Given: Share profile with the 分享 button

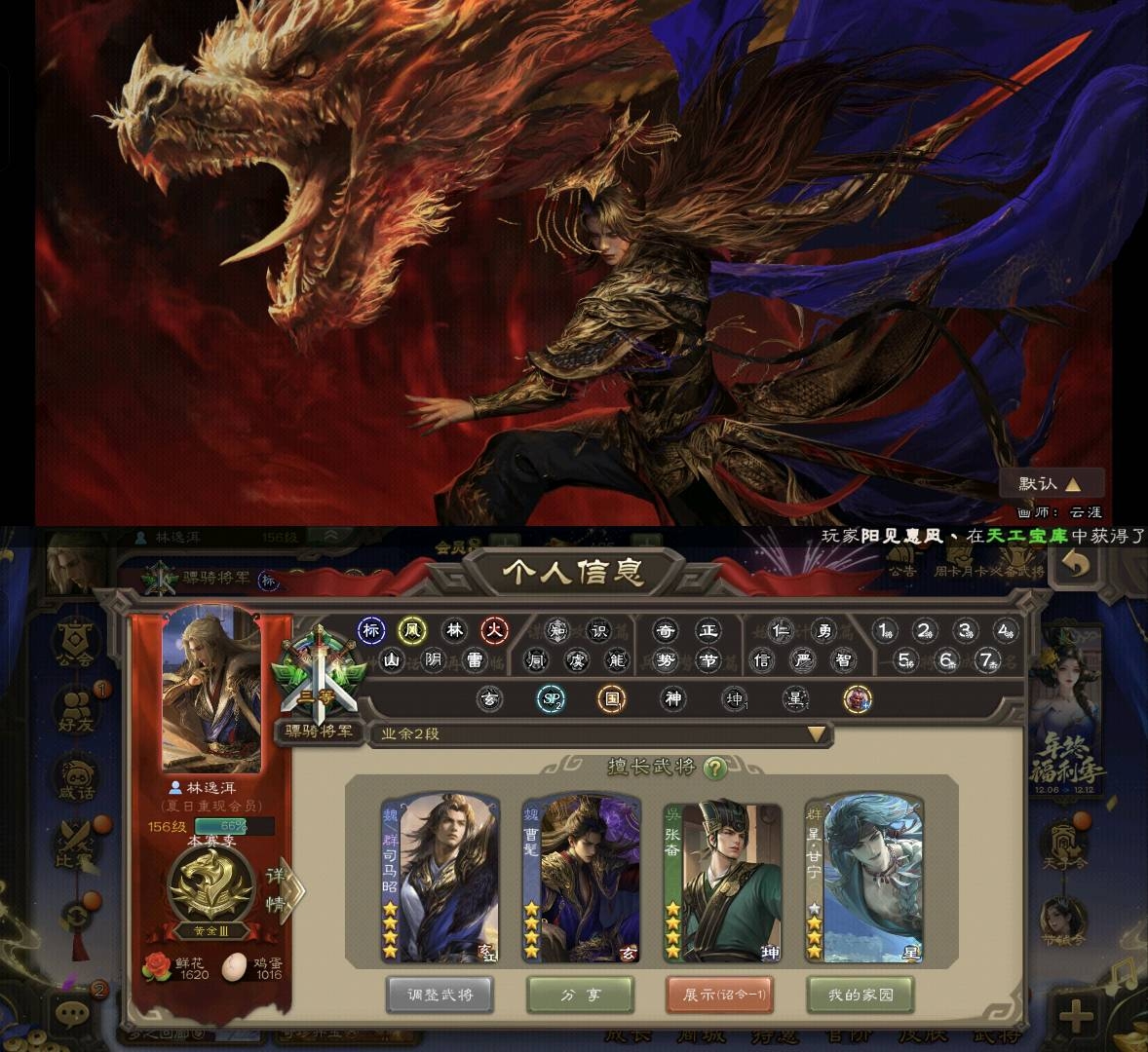Looking at the screenshot, I should [x=581, y=995].
